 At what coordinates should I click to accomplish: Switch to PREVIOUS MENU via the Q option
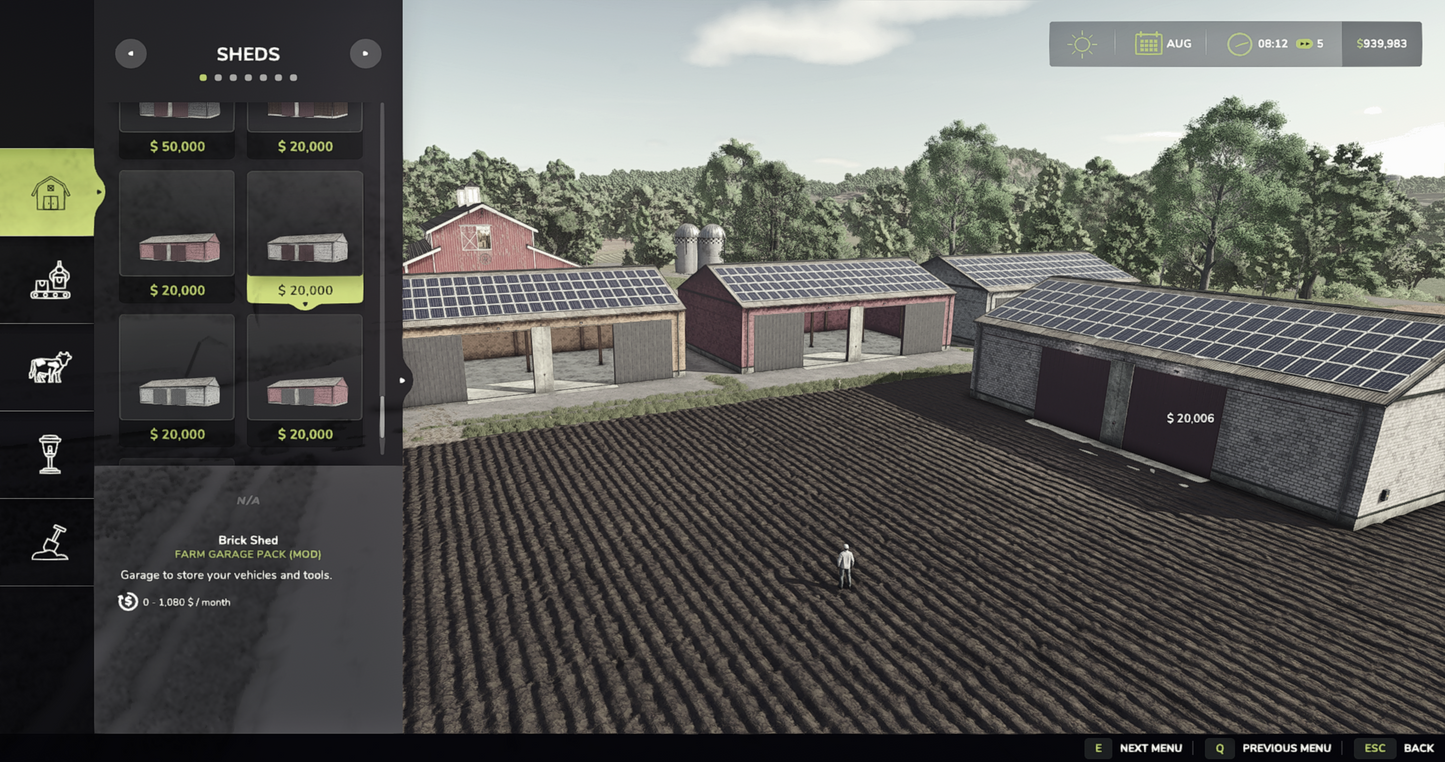1219,747
